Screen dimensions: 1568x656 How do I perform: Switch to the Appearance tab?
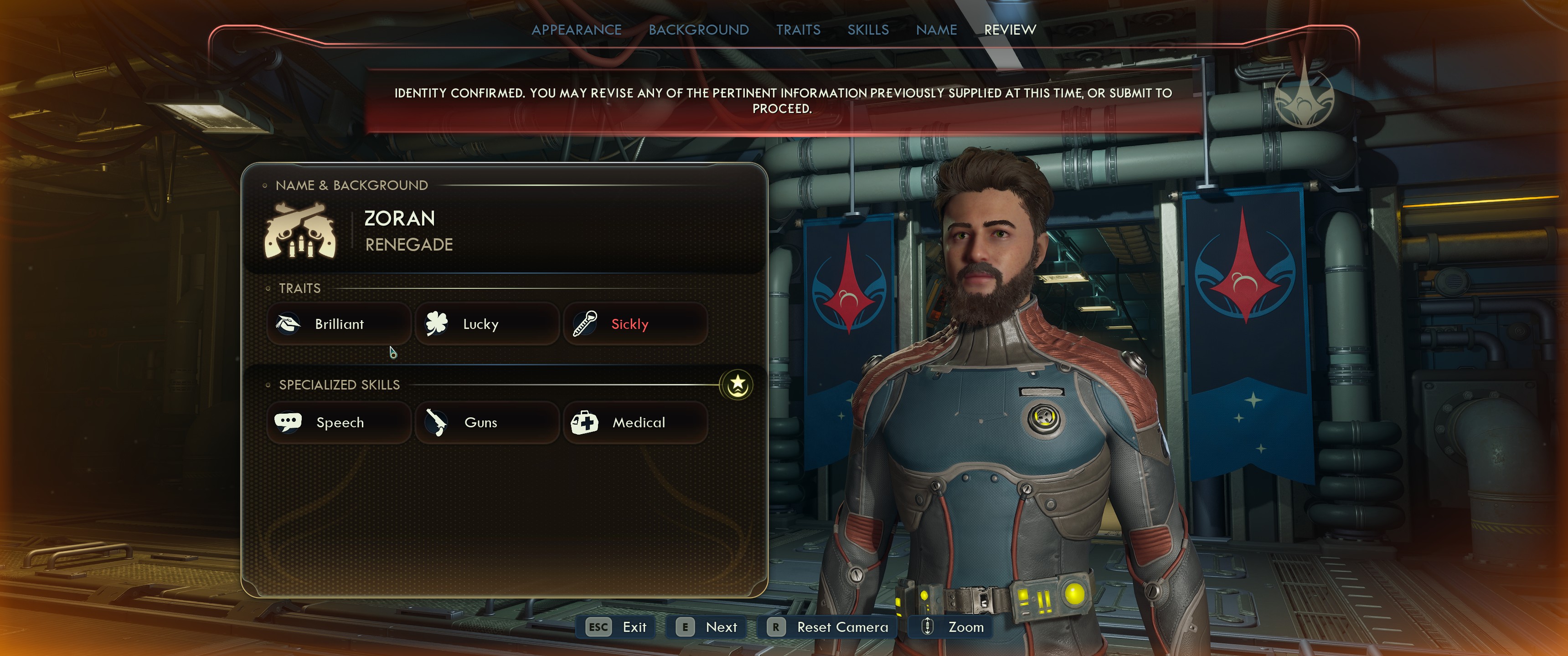coord(576,30)
